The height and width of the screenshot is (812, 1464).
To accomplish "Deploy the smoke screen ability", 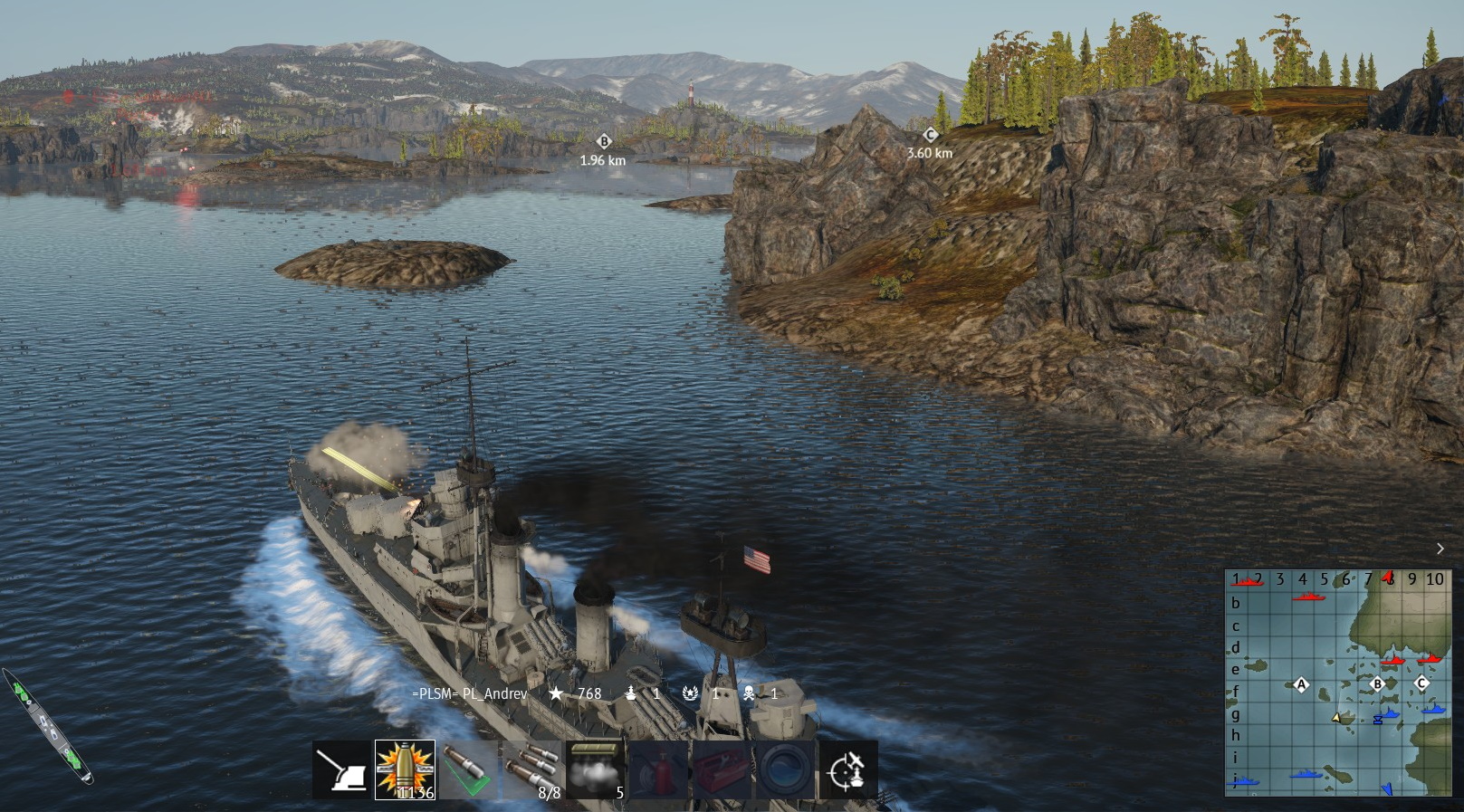I will pos(595,770).
